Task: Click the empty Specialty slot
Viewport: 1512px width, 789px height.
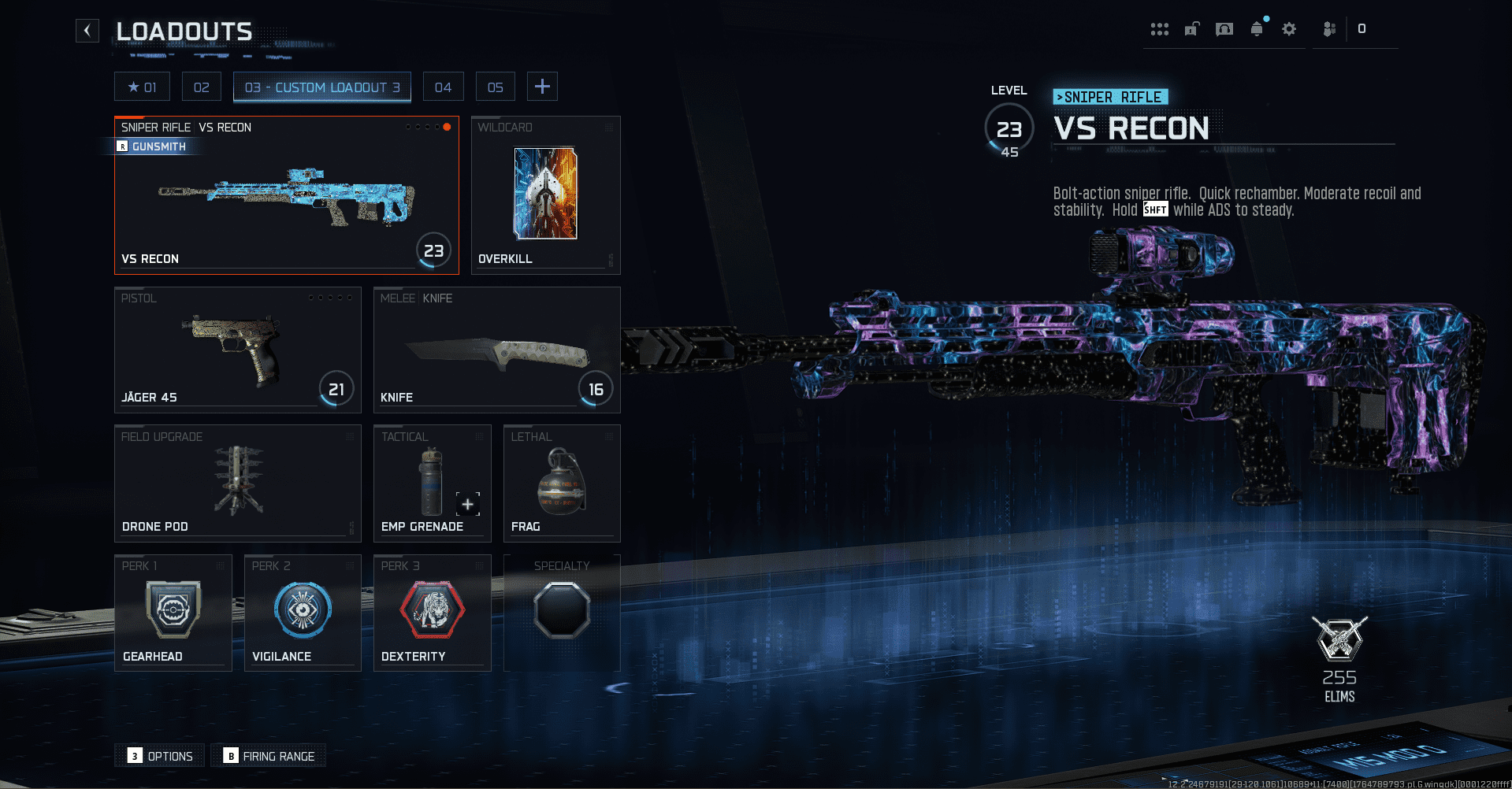Action: pos(561,609)
